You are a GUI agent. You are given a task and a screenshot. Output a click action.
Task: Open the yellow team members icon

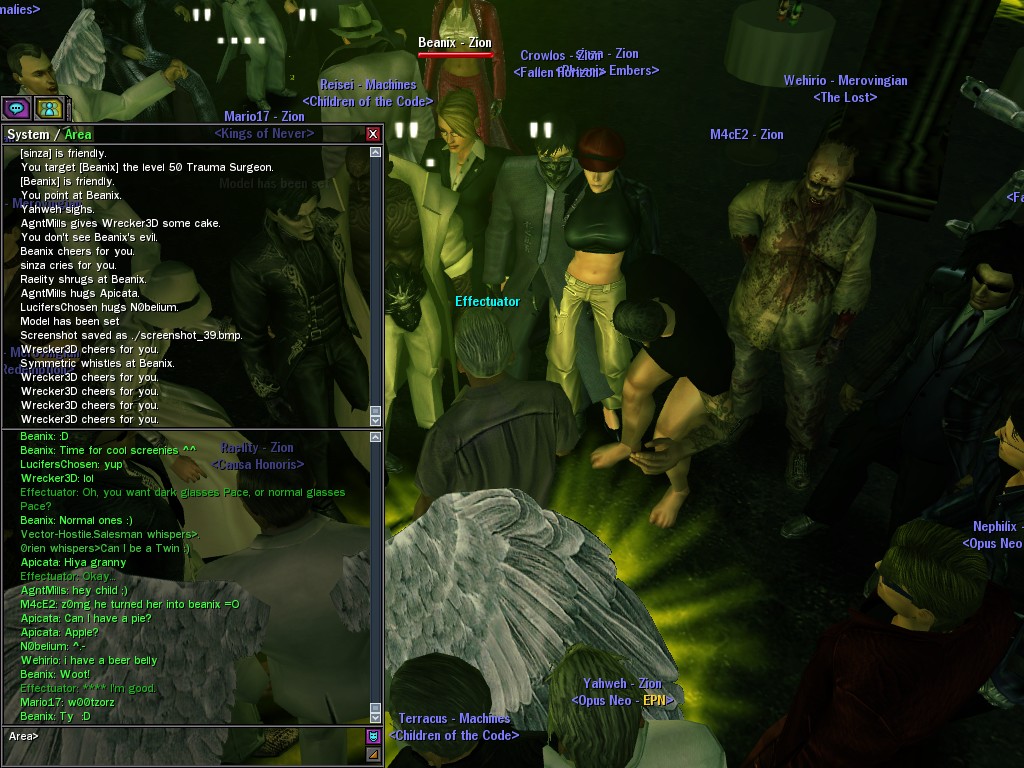coord(48,108)
